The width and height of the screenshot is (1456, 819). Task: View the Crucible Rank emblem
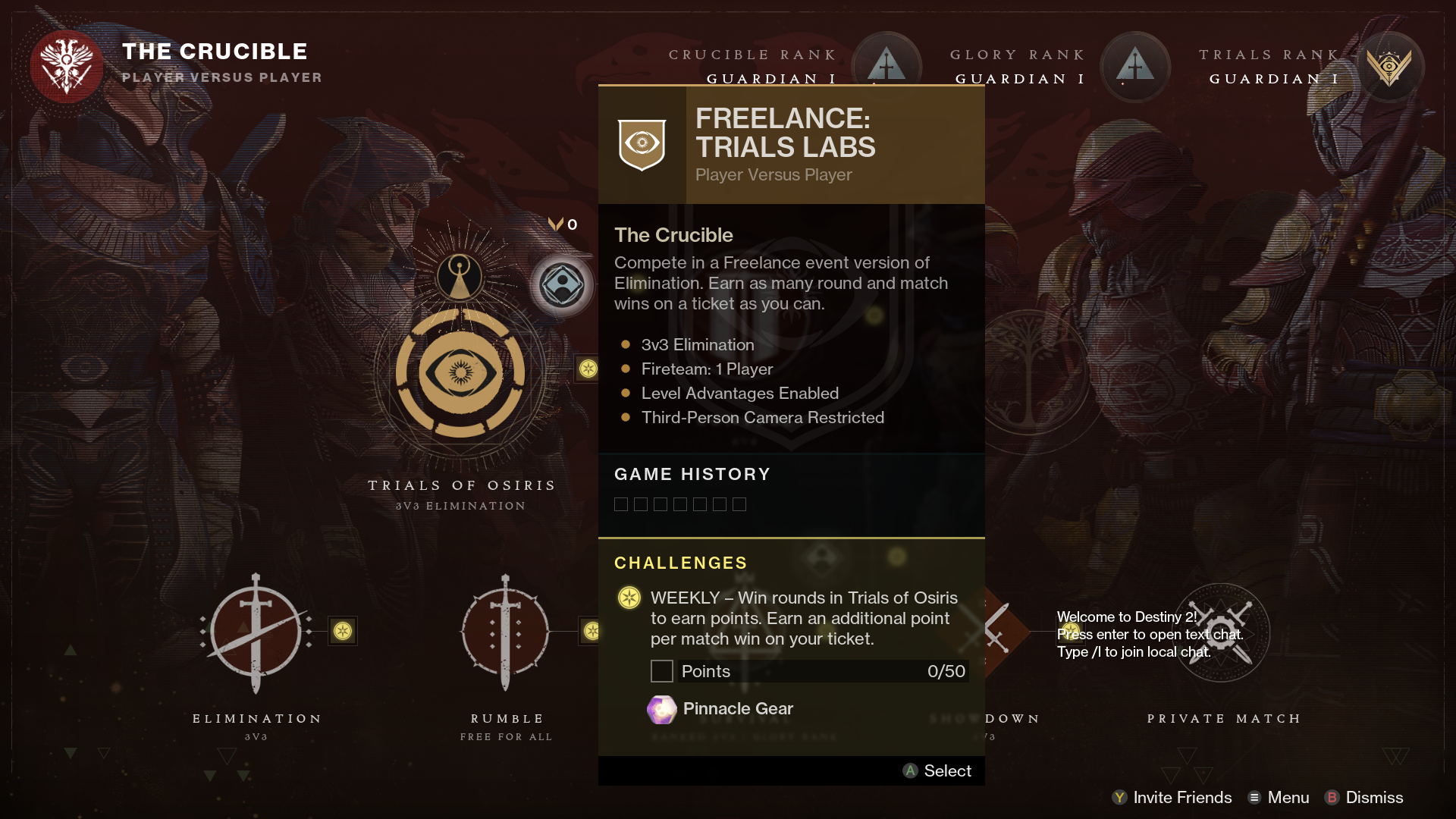(x=886, y=65)
